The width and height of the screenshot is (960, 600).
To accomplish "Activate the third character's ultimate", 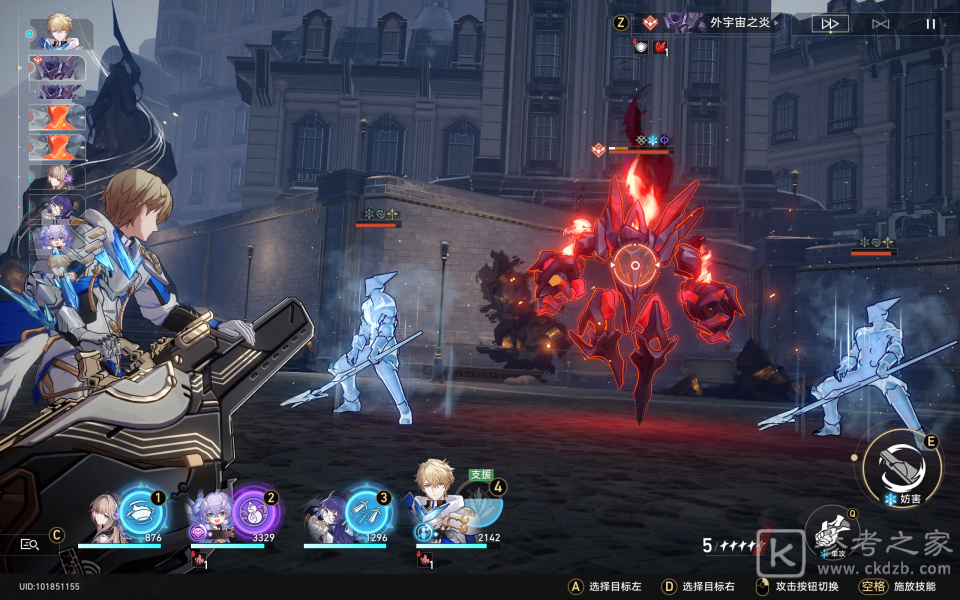I will [x=365, y=511].
